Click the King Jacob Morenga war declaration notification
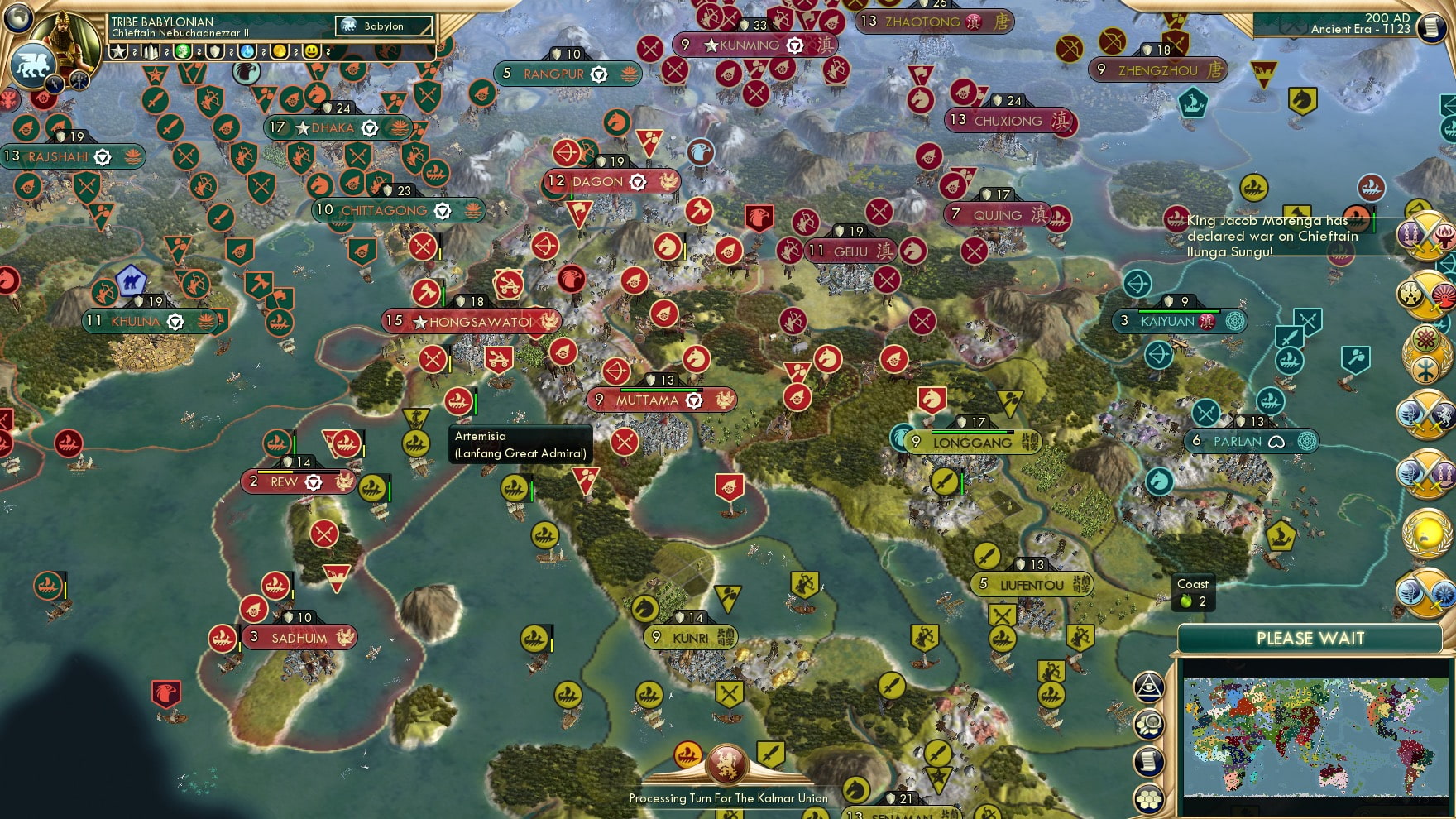Image resolution: width=1456 pixels, height=819 pixels. (x=1270, y=236)
